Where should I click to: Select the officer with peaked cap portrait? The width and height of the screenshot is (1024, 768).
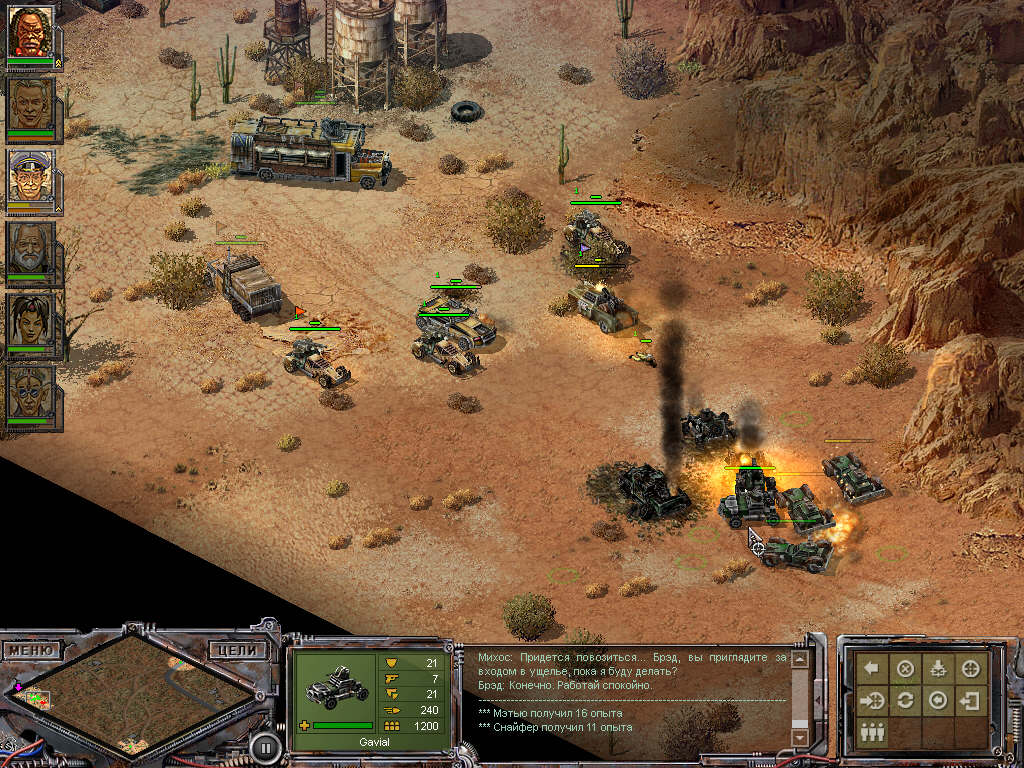coord(31,177)
